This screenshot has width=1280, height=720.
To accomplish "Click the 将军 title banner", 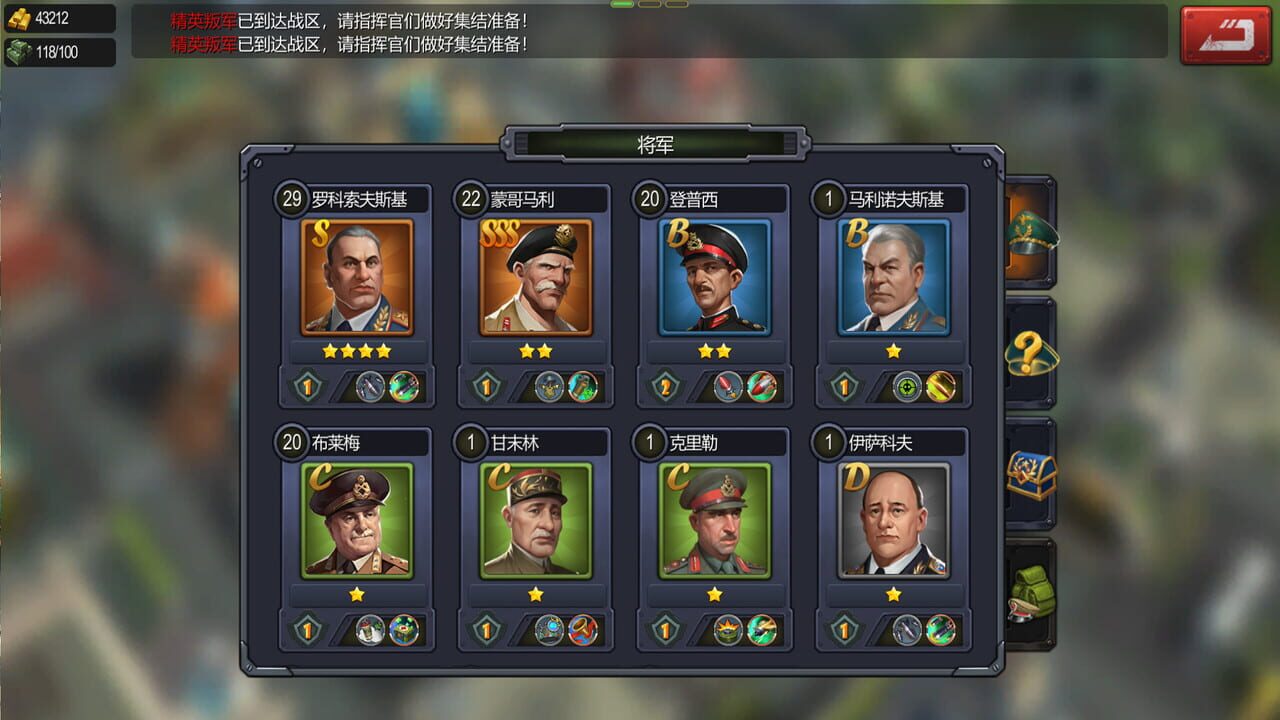I will pyautogui.click(x=657, y=143).
